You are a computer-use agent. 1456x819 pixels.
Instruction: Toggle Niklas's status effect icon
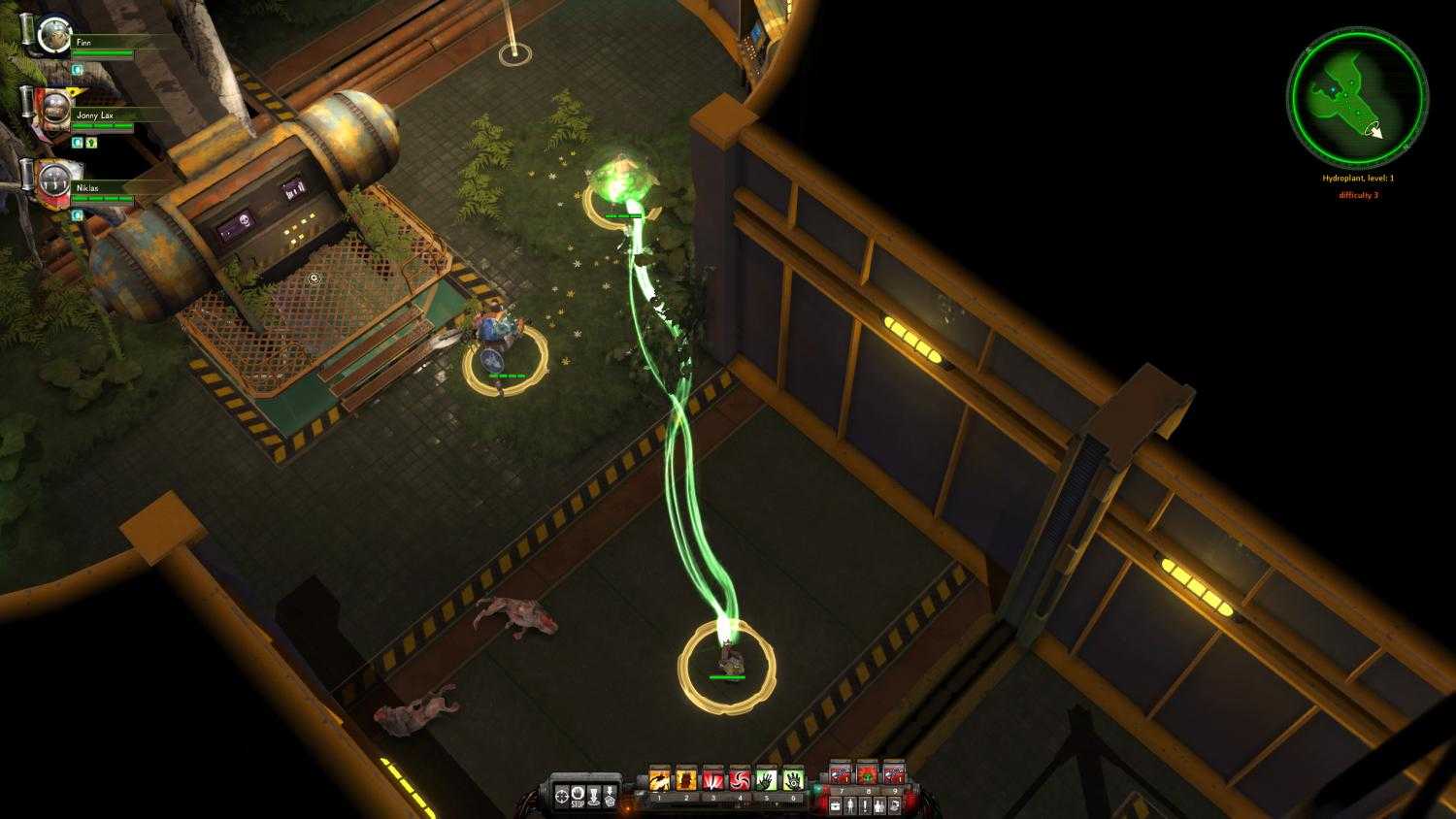click(x=78, y=213)
